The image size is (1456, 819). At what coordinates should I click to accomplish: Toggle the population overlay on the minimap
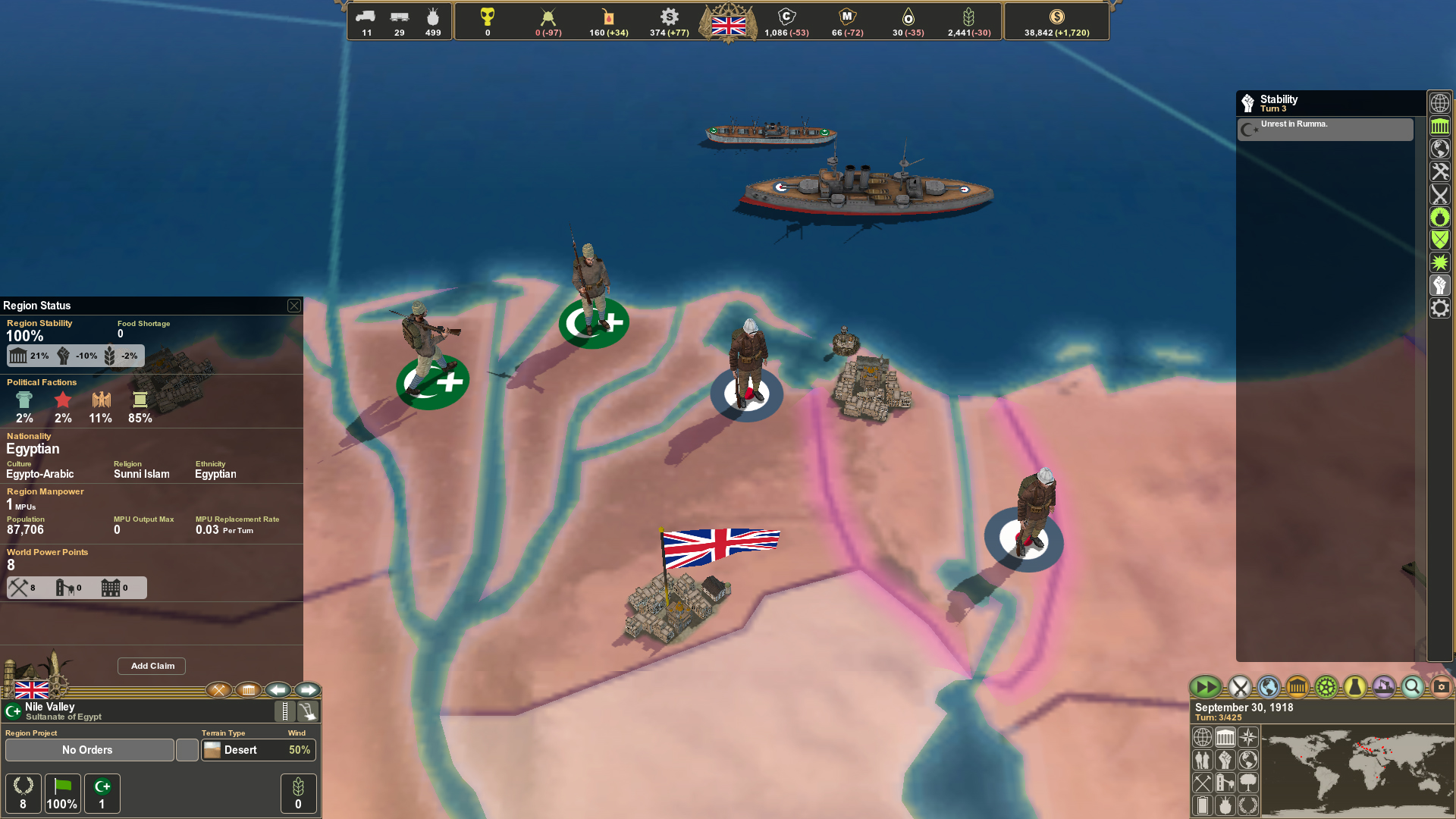1202,760
